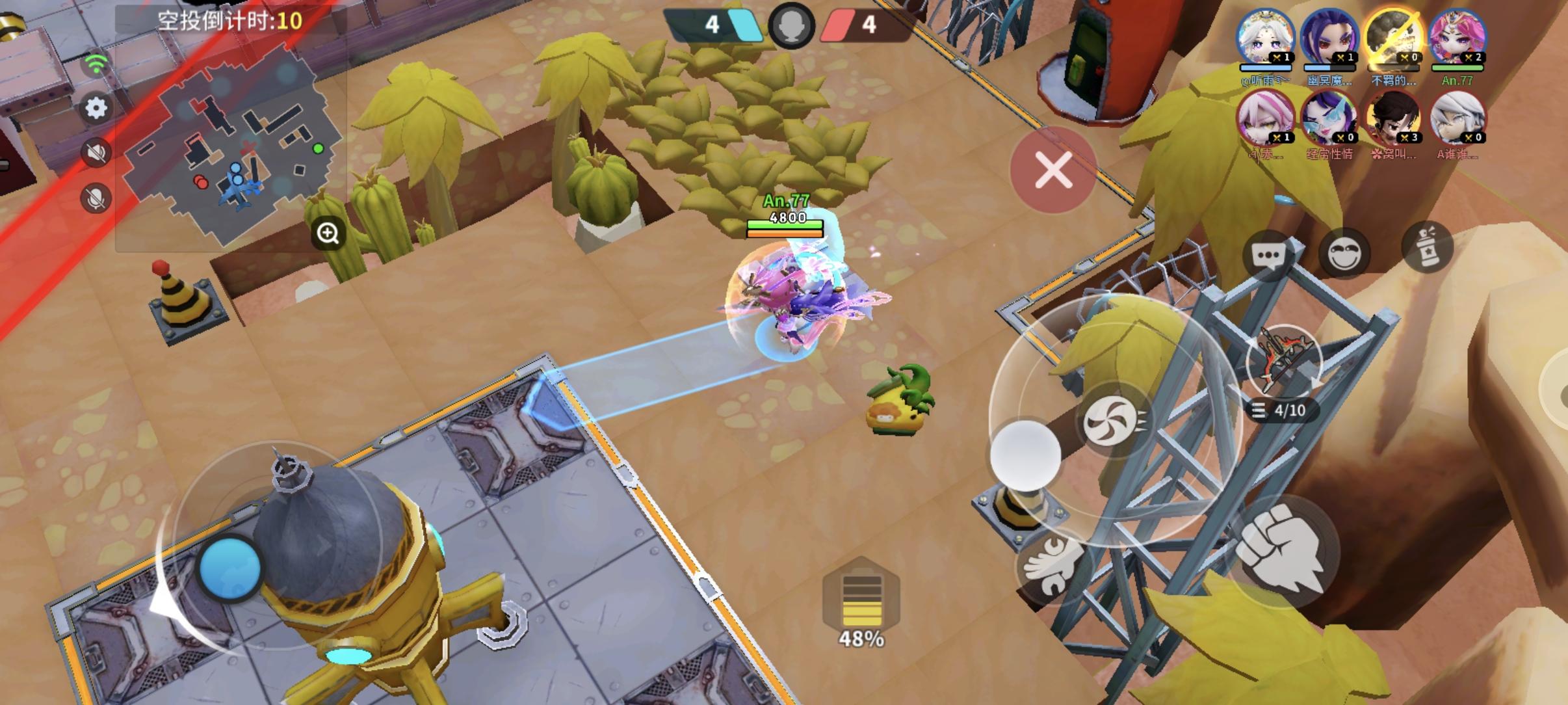Tap the network signal strength icon

pos(96,62)
